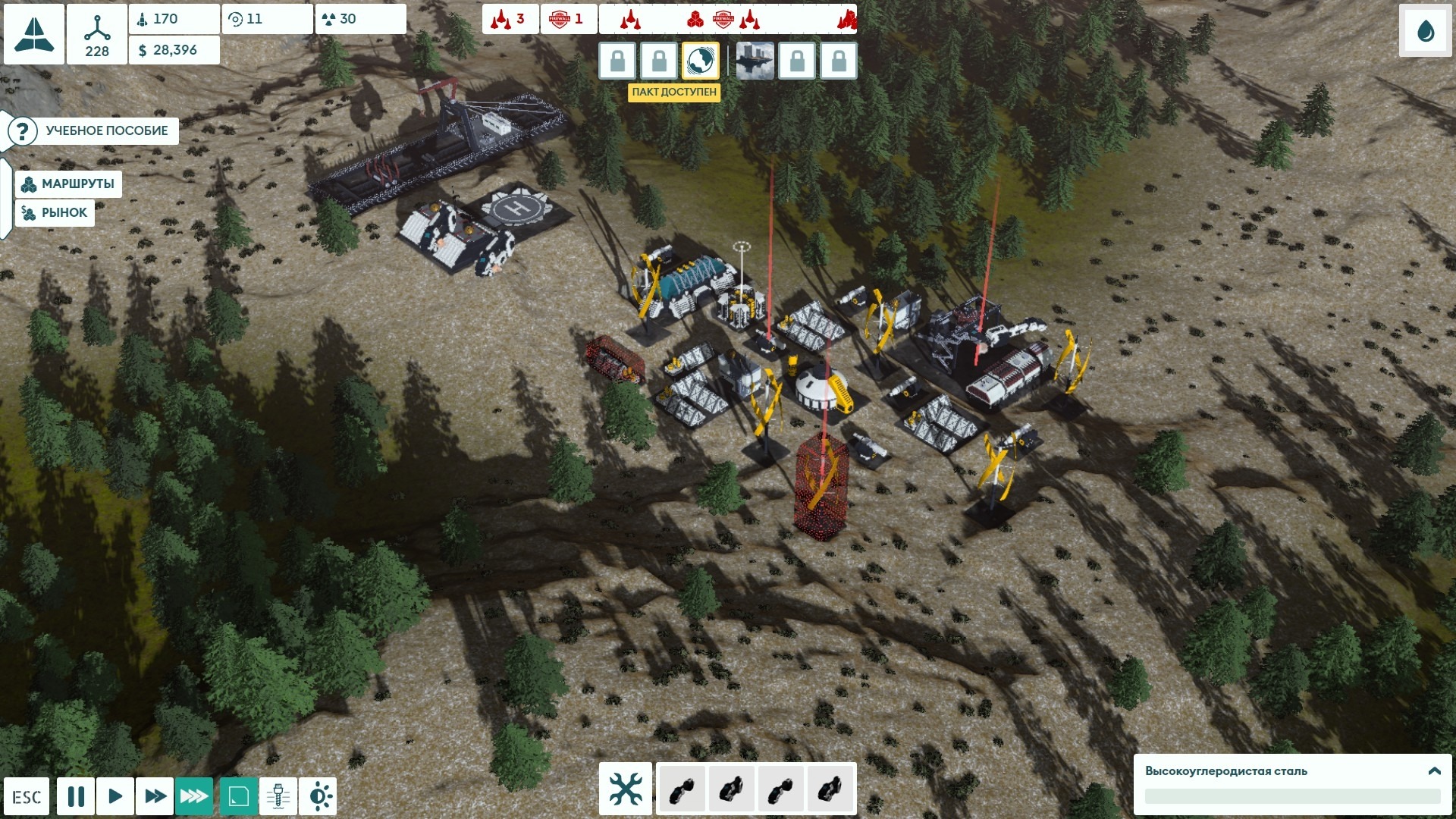Open the triangular faction logo menu

tap(34, 34)
